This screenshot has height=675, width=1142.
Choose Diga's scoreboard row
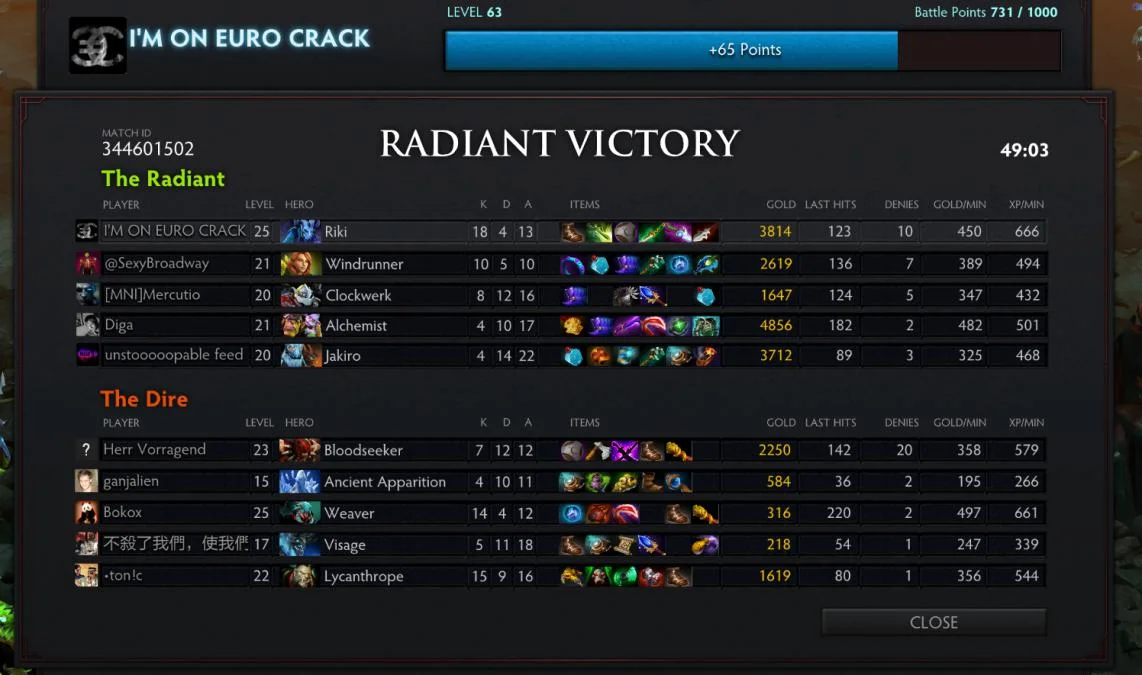coord(118,325)
